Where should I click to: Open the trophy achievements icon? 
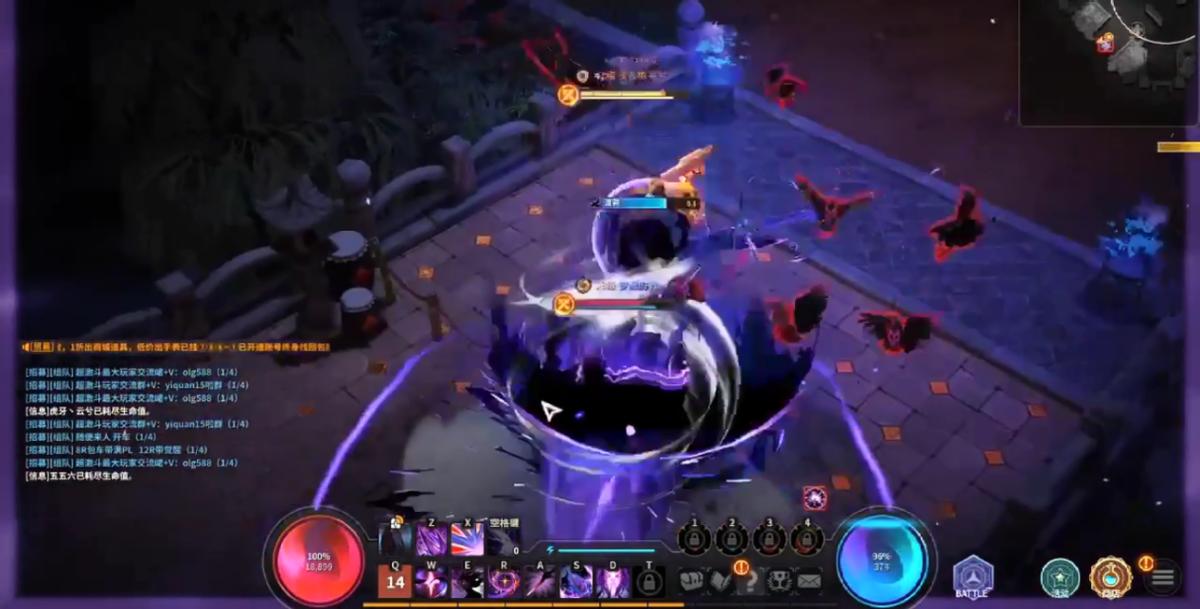pos(779,580)
